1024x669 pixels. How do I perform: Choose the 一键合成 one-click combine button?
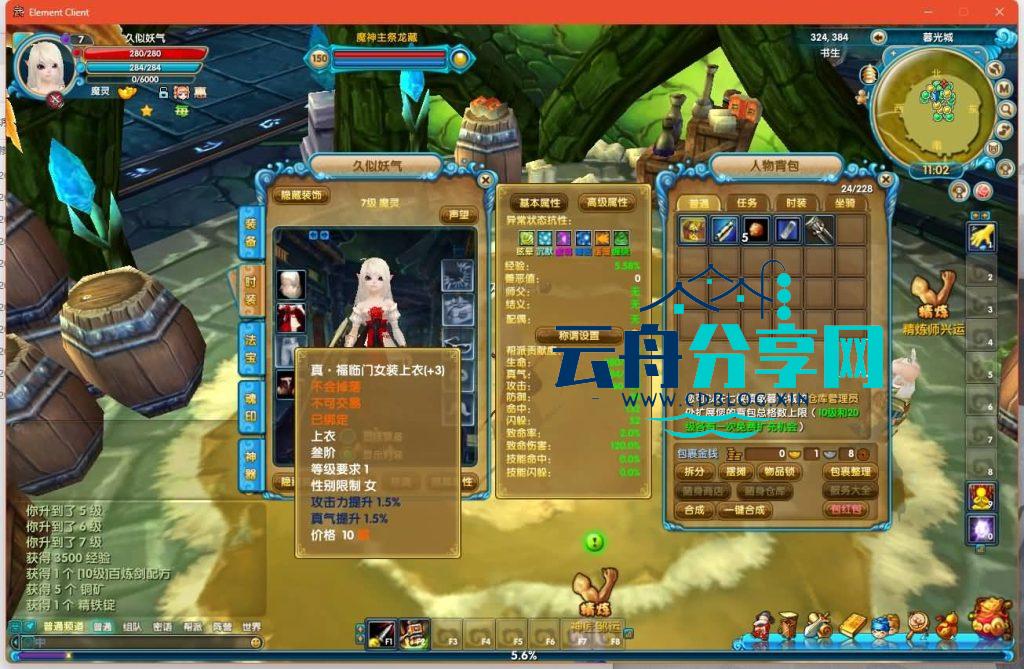(743, 510)
